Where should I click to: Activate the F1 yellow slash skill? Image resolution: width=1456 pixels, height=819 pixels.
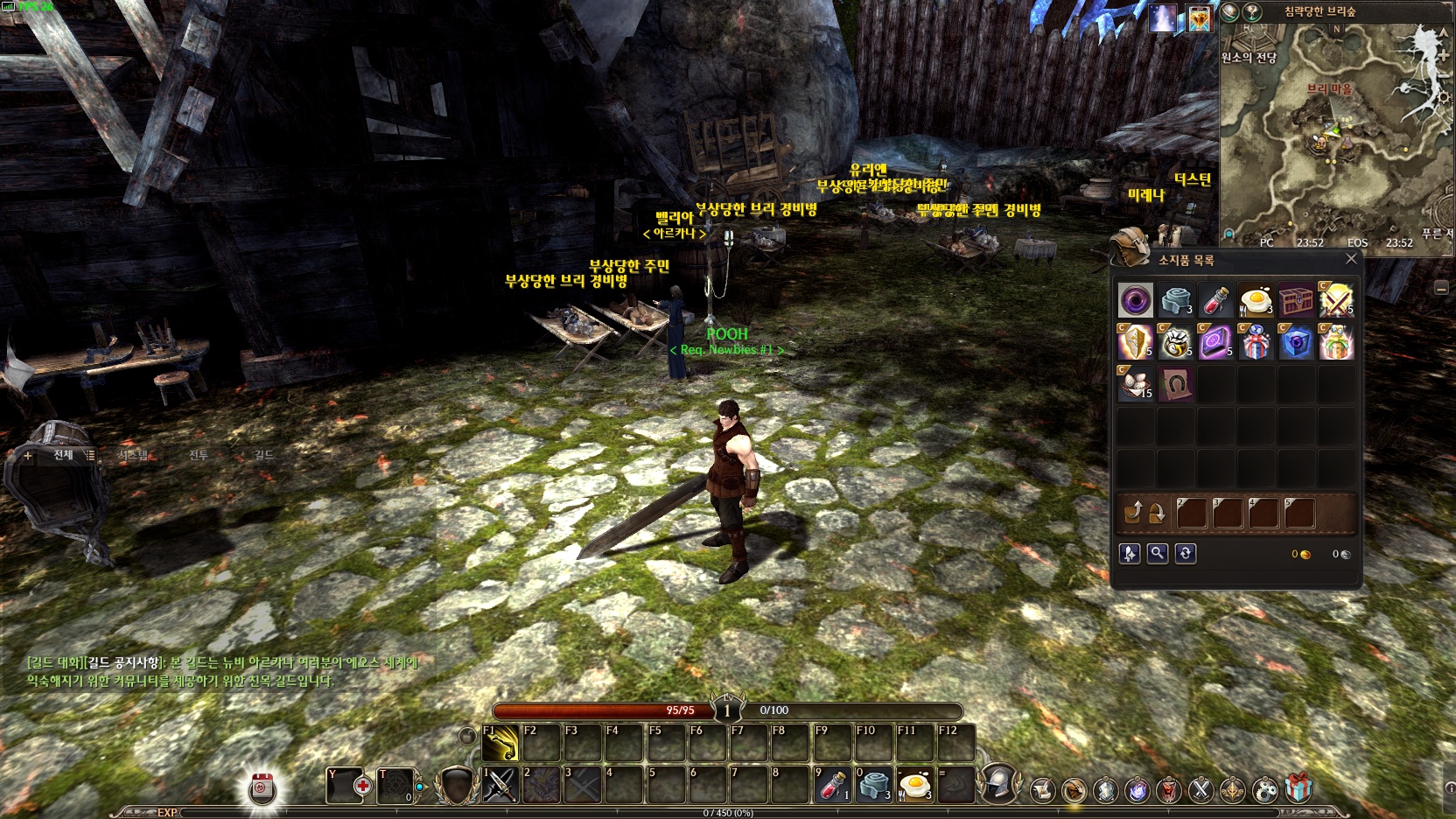pyautogui.click(x=500, y=744)
